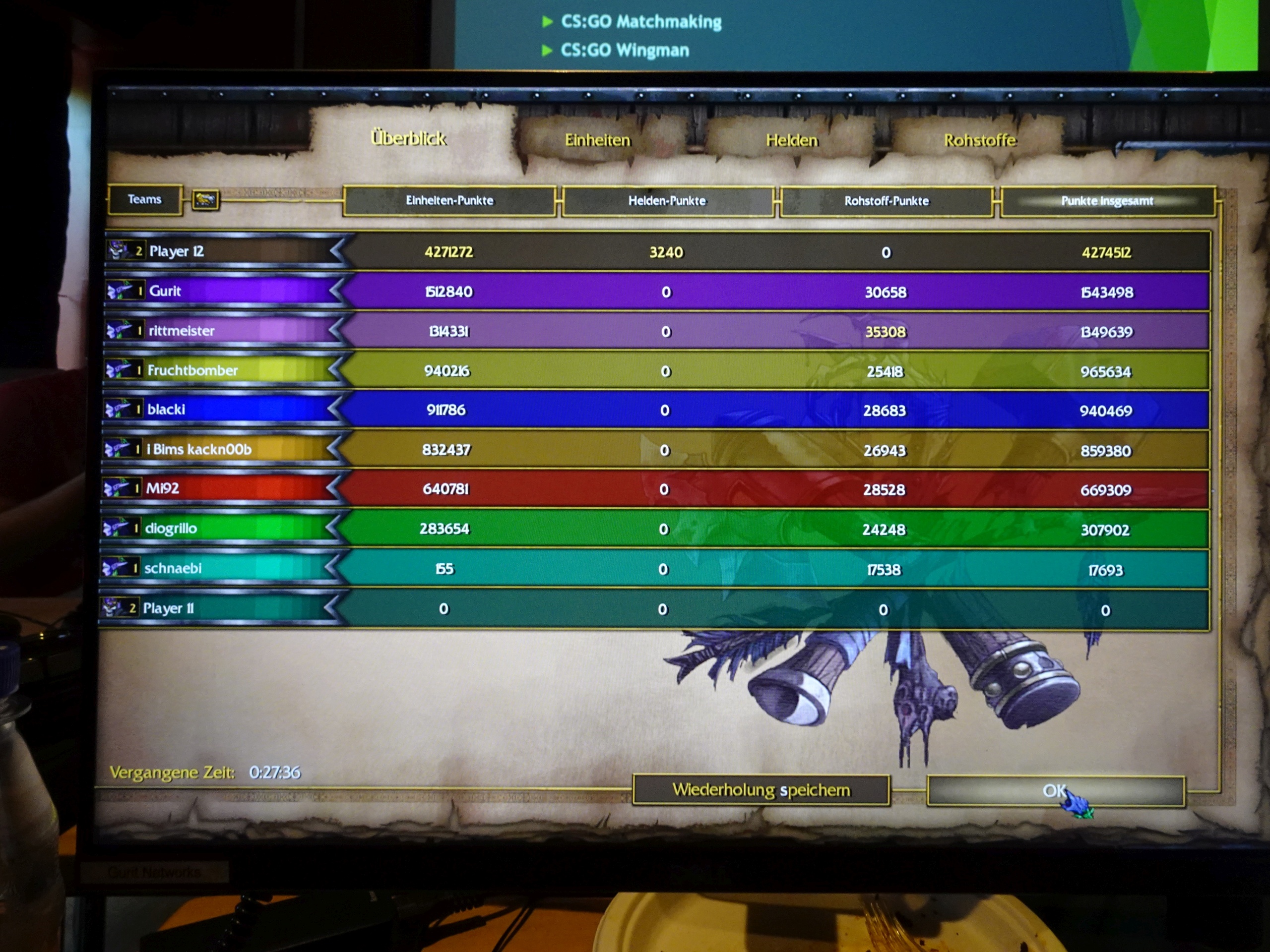
Task: Toggle the small icon next to Teams
Action: [x=205, y=200]
